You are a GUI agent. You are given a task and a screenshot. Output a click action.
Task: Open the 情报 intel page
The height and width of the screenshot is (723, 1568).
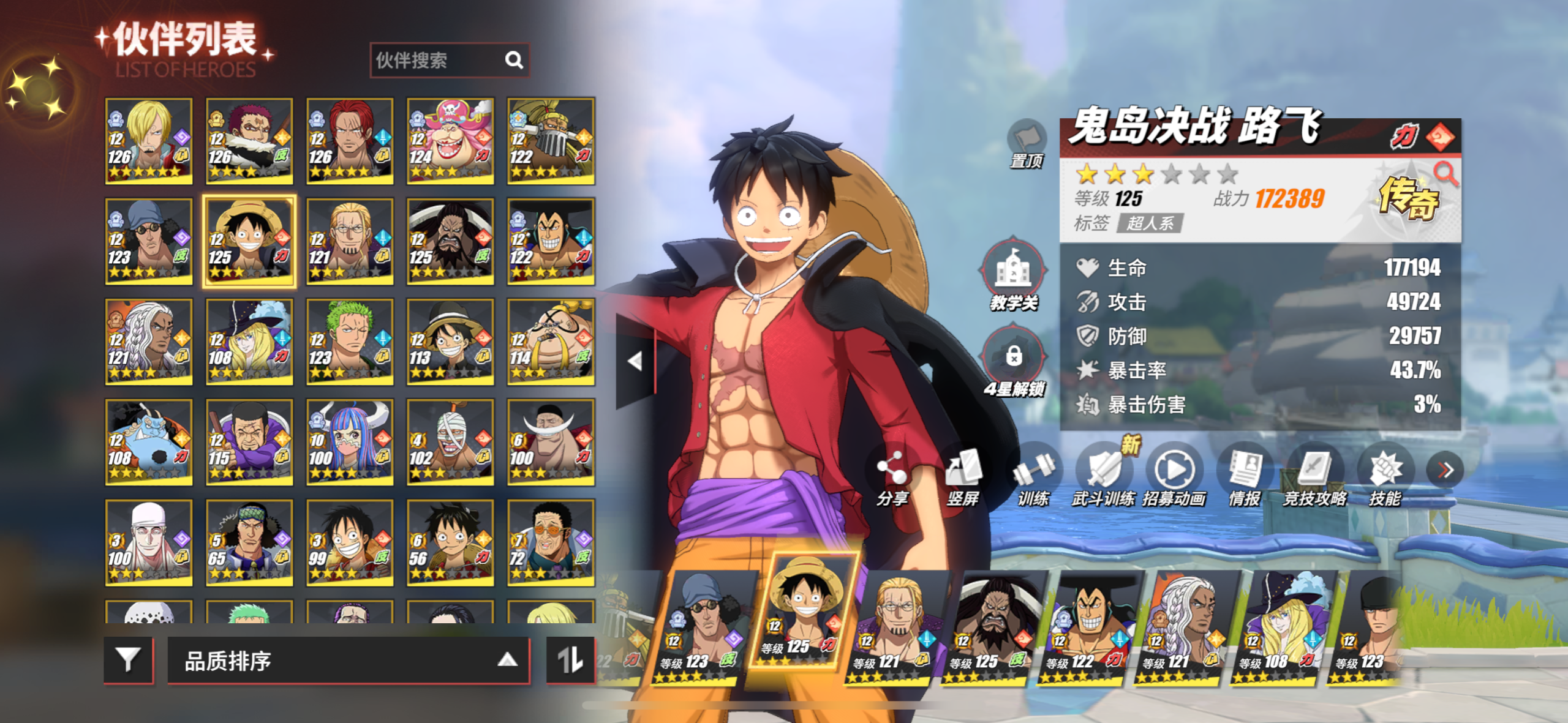pyautogui.click(x=1244, y=474)
